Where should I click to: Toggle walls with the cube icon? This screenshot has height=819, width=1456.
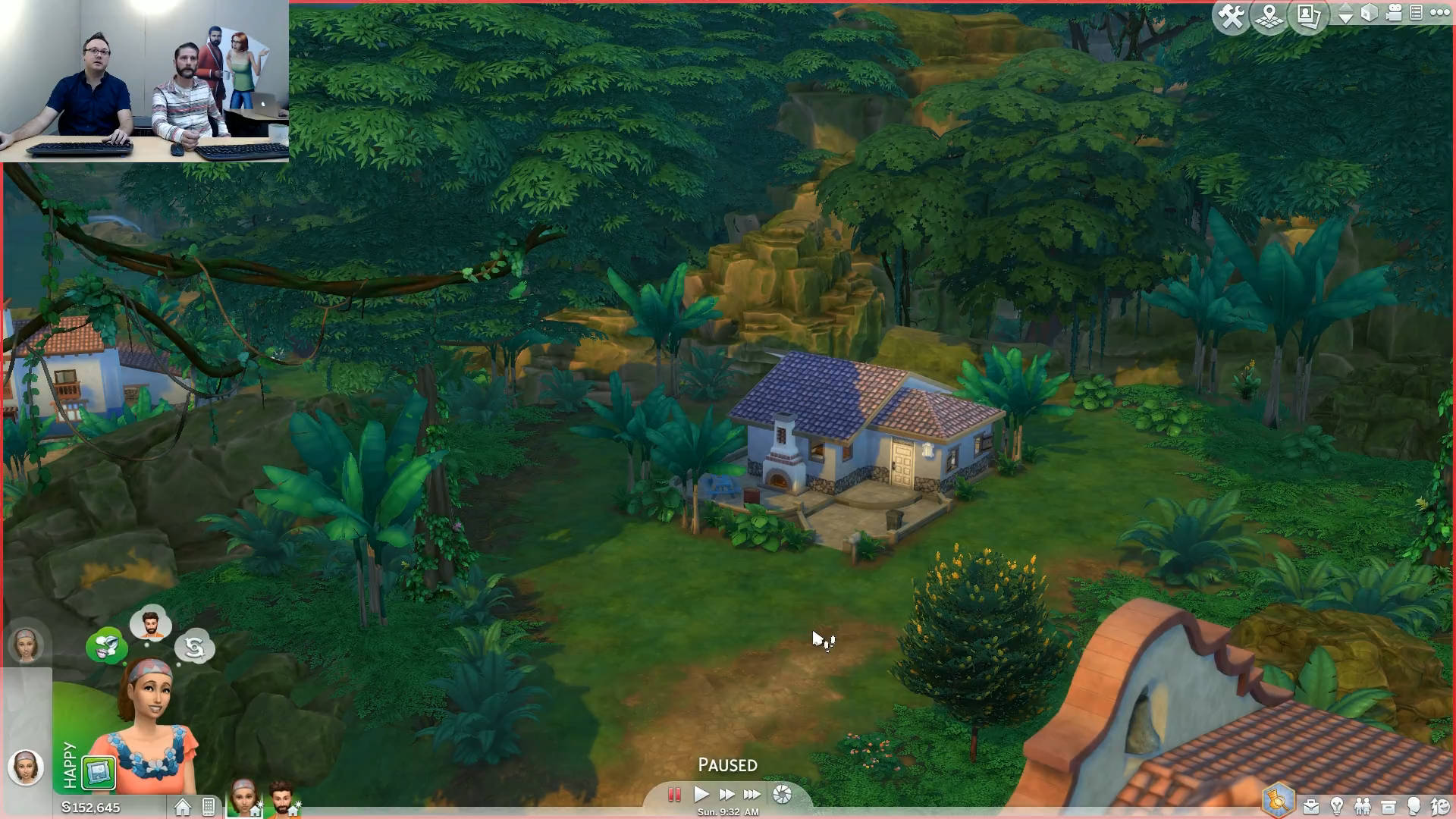click(1369, 13)
